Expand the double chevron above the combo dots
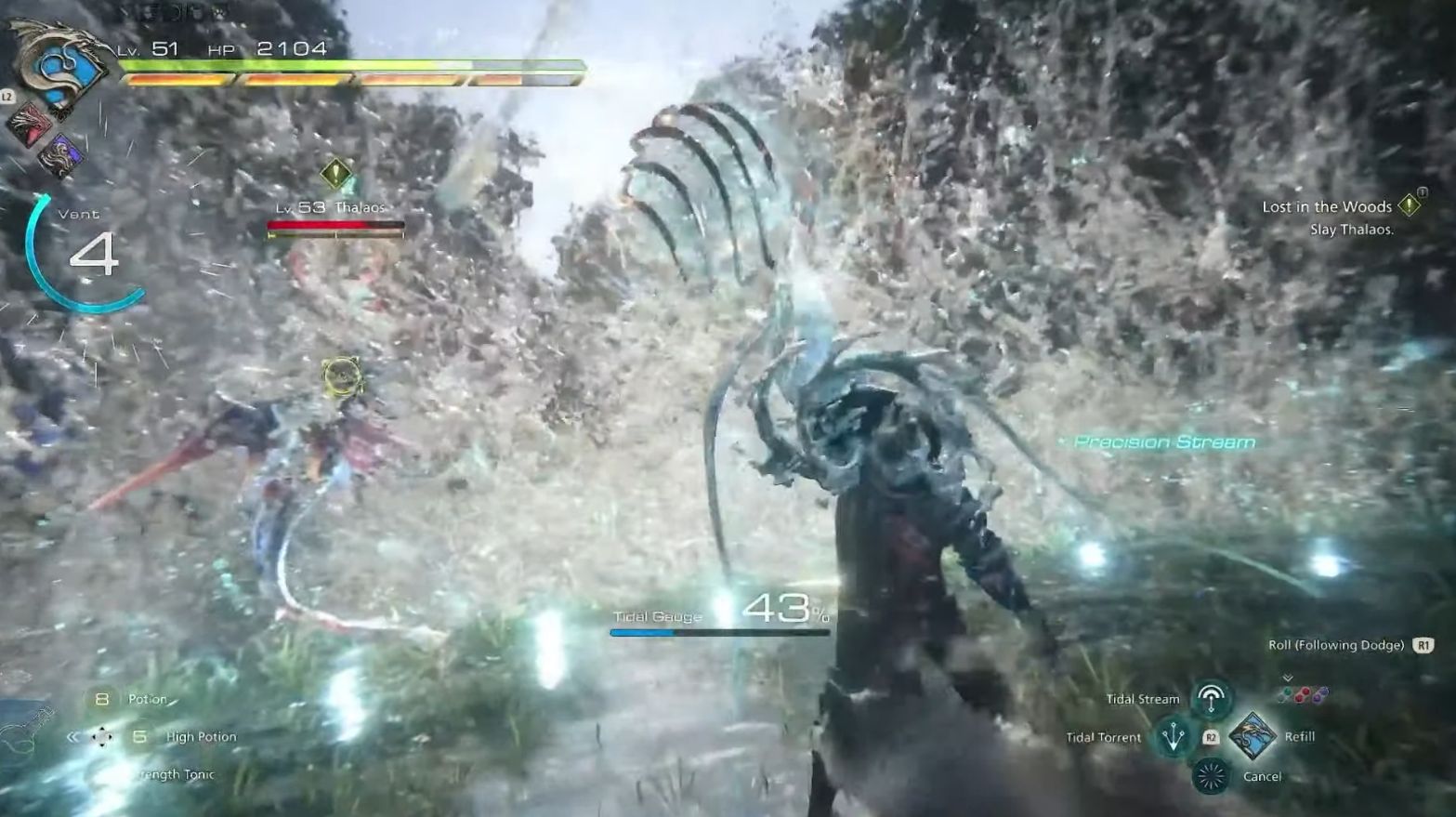This screenshot has width=1456, height=817. pos(1287,678)
